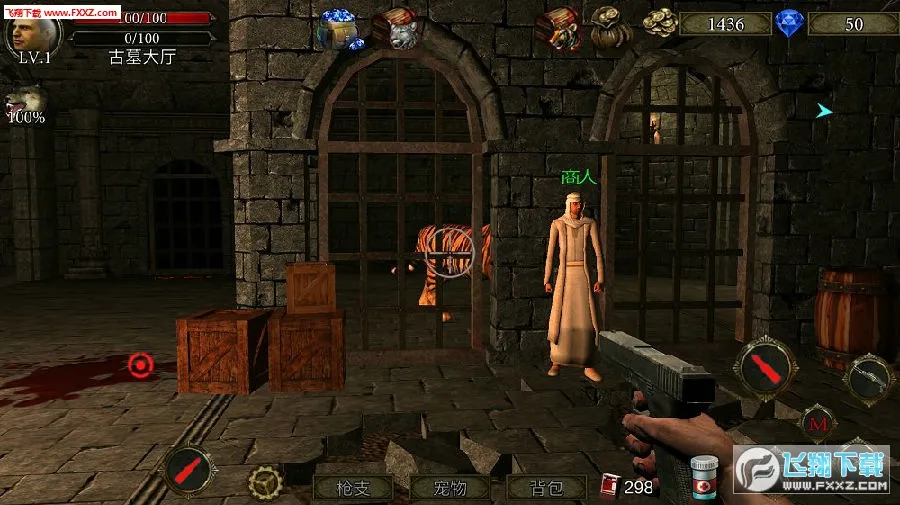The width and height of the screenshot is (900, 505).
Task: Open the 背包 (backpack) inventory
Action: pyautogui.click(x=546, y=488)
